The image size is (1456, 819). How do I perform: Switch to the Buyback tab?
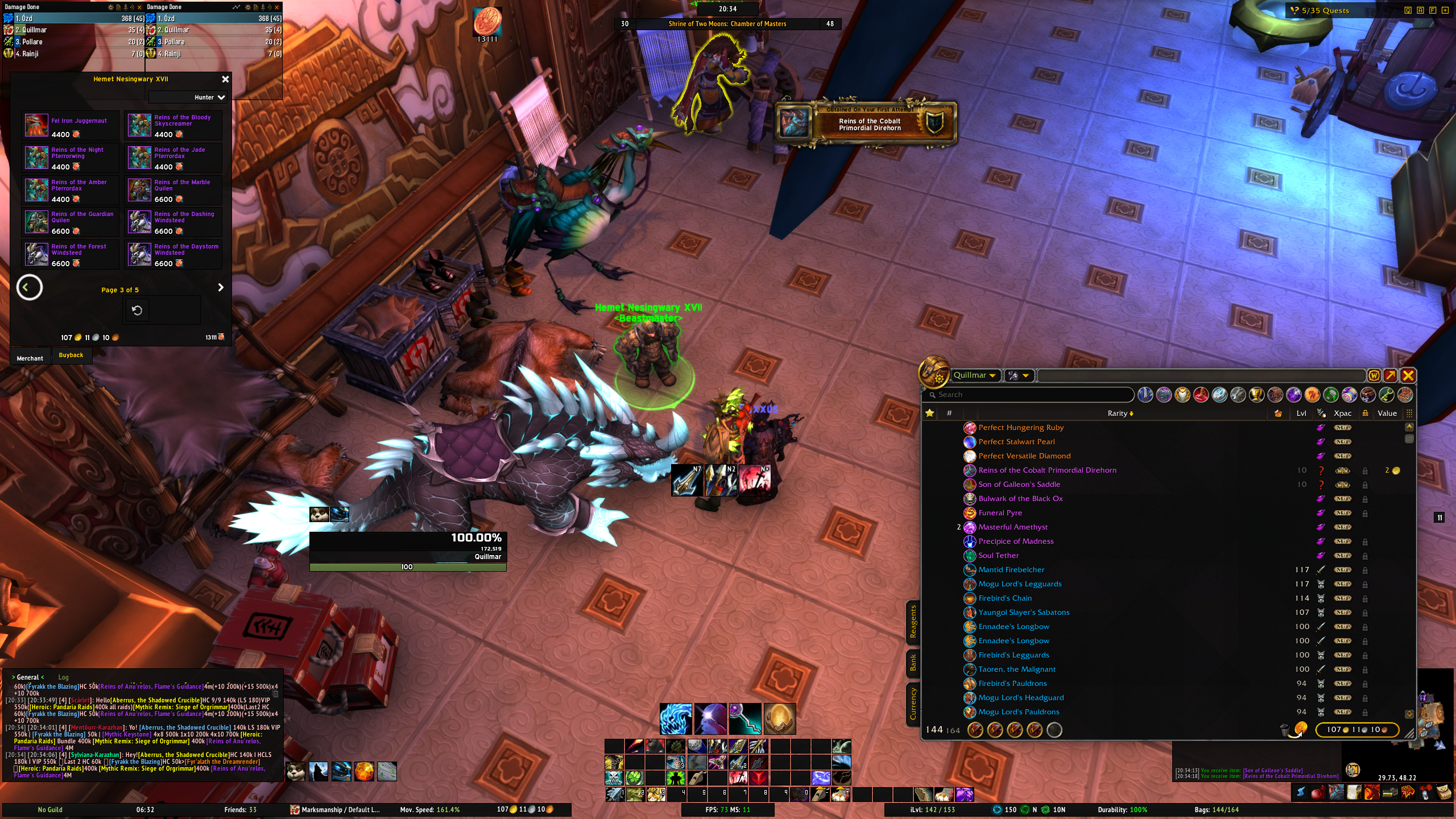pos(71,355)
